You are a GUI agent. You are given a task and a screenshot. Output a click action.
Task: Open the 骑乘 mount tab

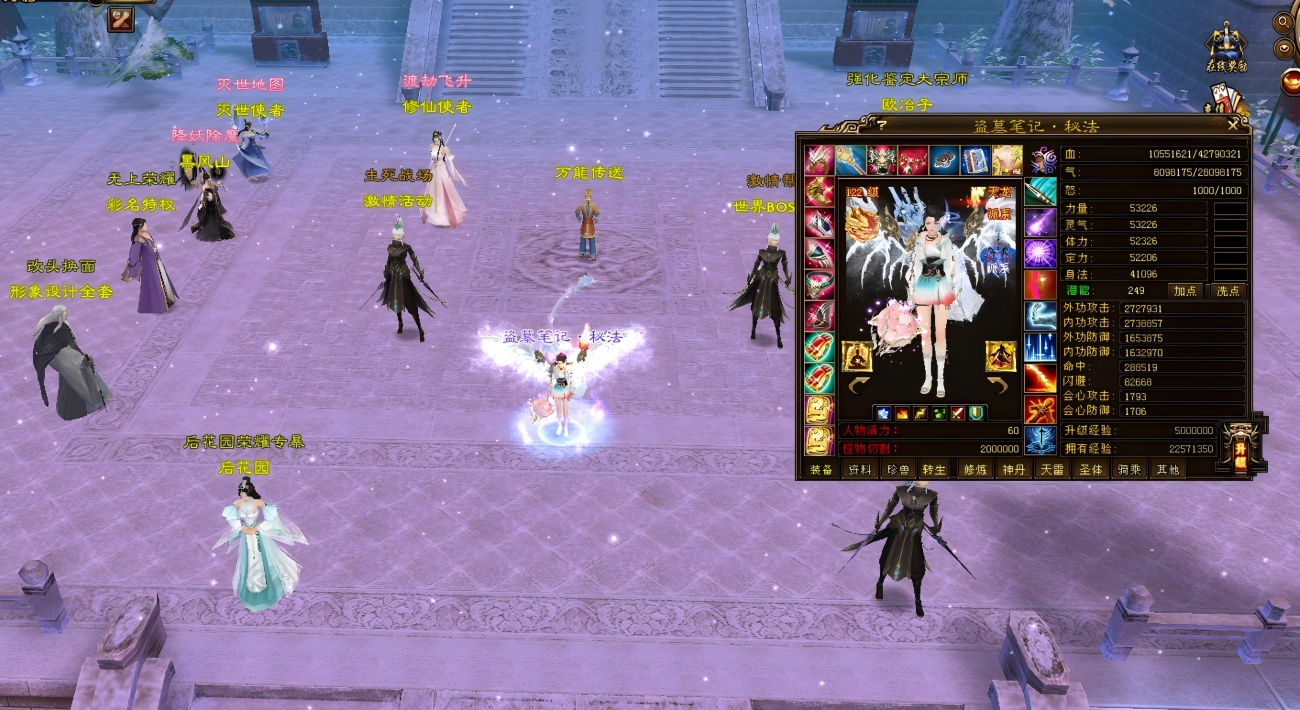click(x=1128, y=470)
